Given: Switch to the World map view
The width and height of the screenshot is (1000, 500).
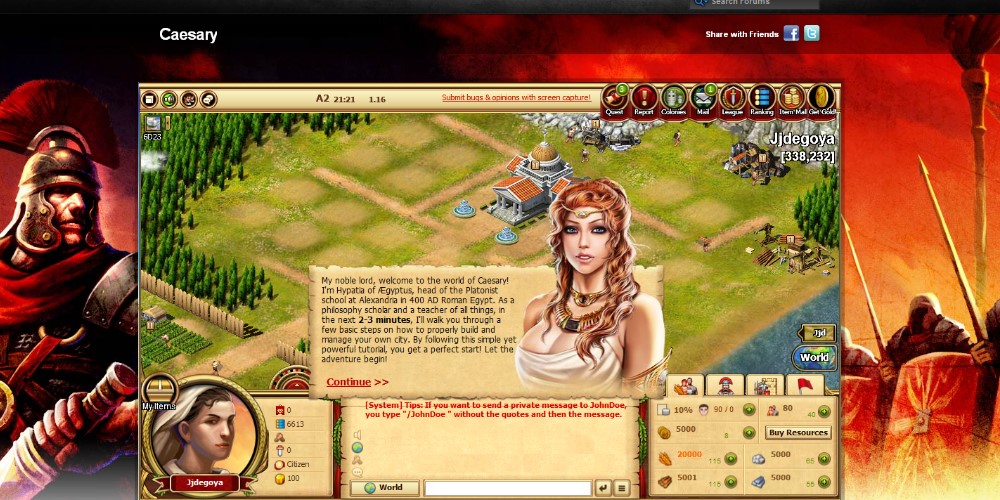Looking at the screenshot, I should point(815,357).
